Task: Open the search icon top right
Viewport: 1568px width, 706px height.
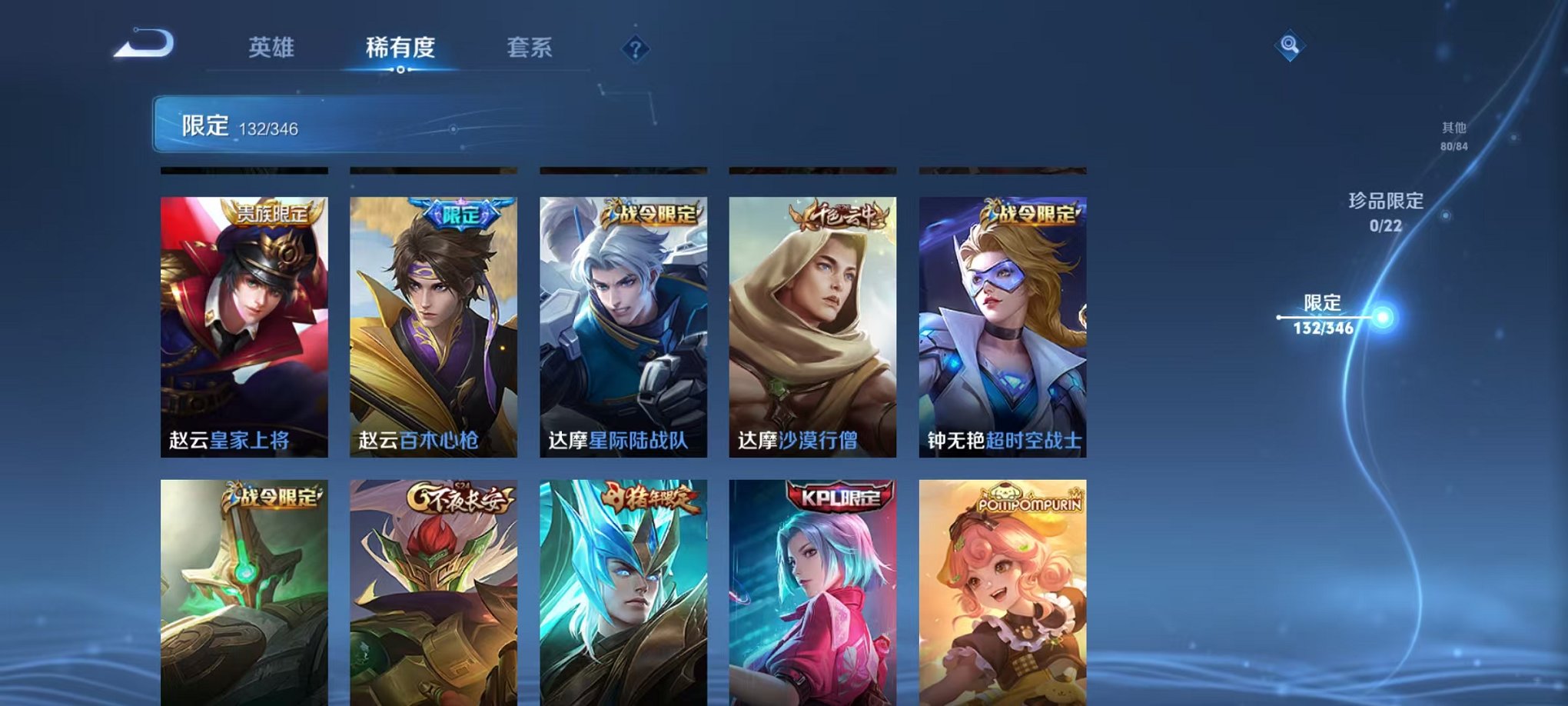Action: (1291, 45)
